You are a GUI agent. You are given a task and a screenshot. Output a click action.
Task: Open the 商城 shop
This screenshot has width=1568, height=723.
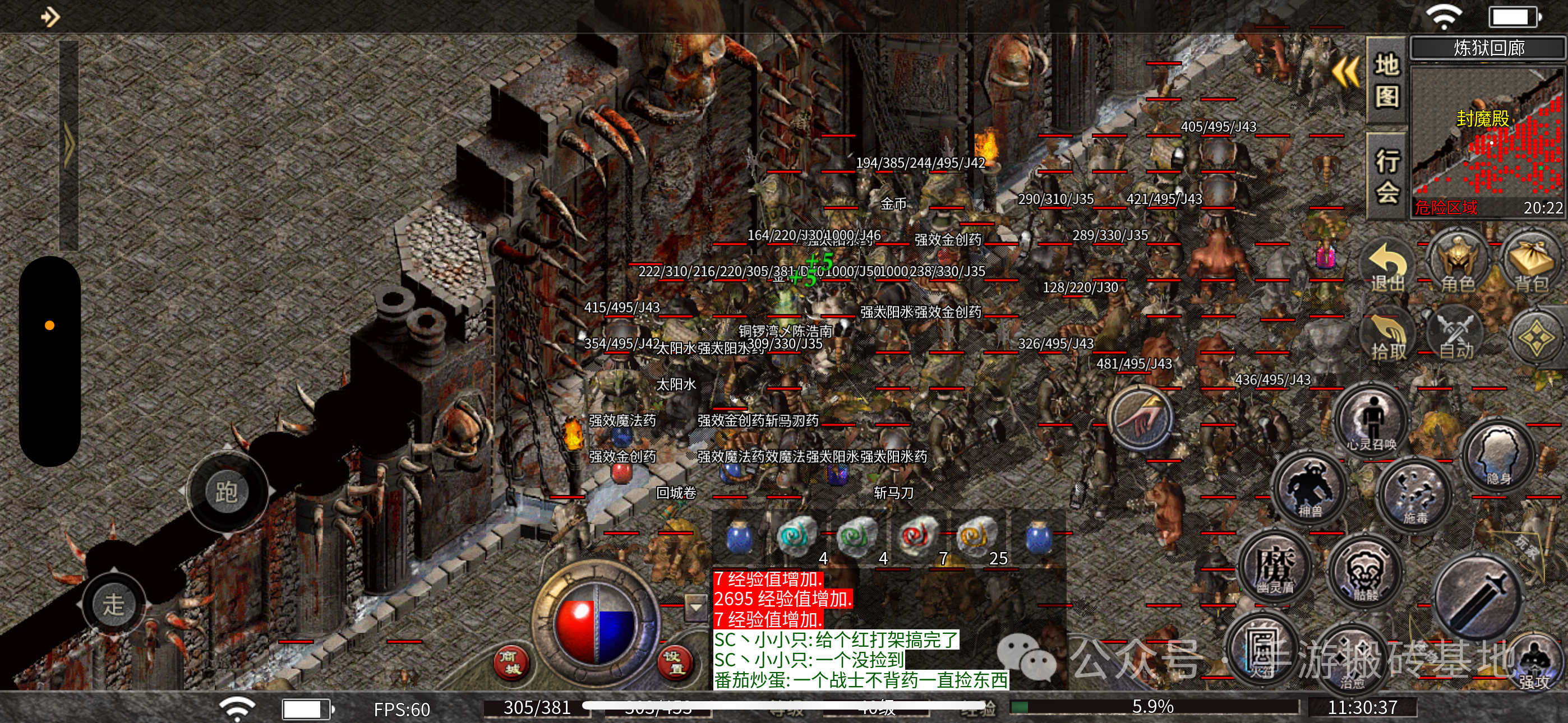[510, 662]
